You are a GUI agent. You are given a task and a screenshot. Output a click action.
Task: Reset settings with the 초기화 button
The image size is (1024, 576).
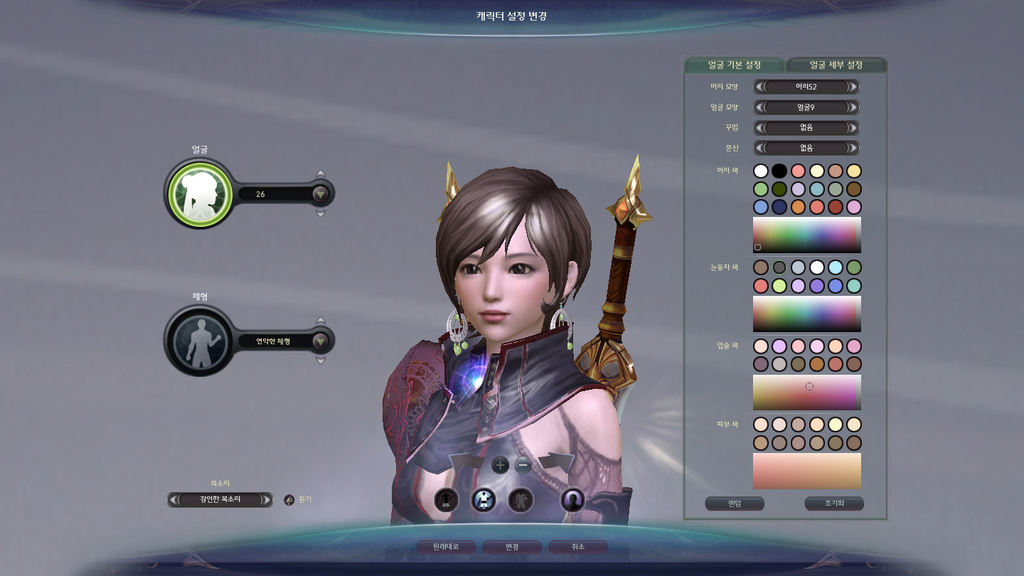coord(834,503)
